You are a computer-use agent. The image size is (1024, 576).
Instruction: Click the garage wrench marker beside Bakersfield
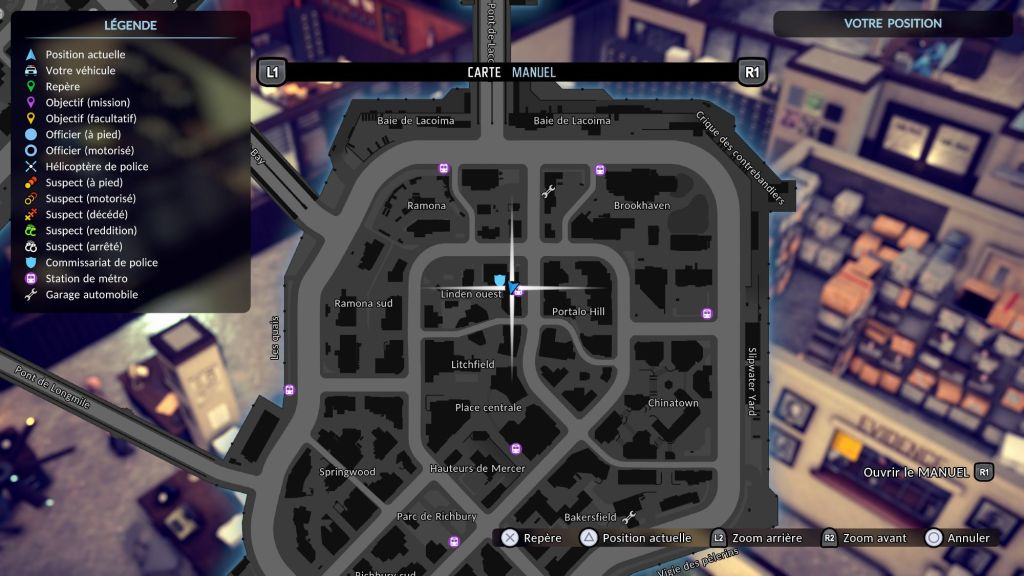(629, 517)
